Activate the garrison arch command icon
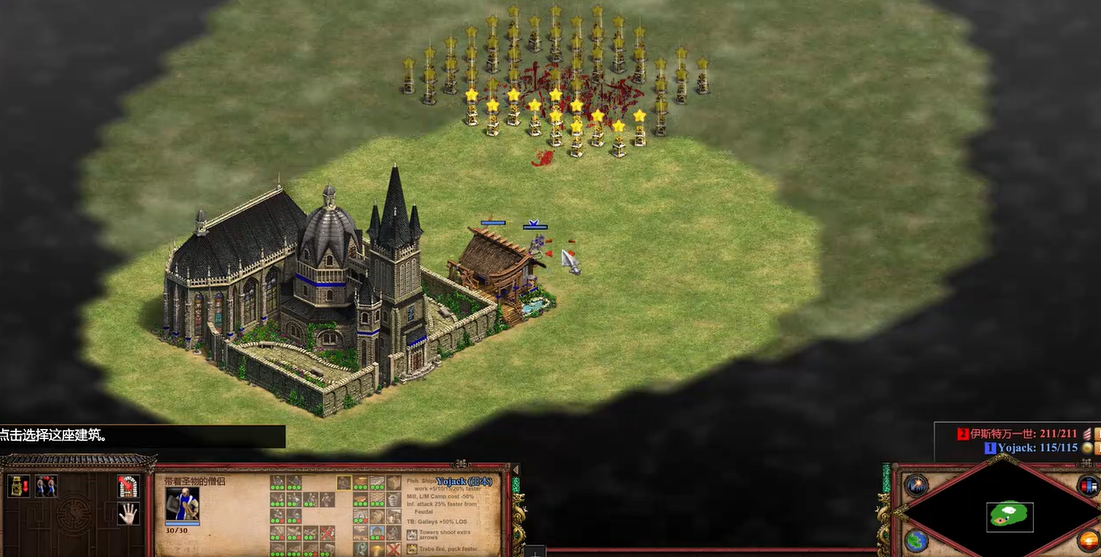Viewport: 1101px width, 557px height. (127, 486)
